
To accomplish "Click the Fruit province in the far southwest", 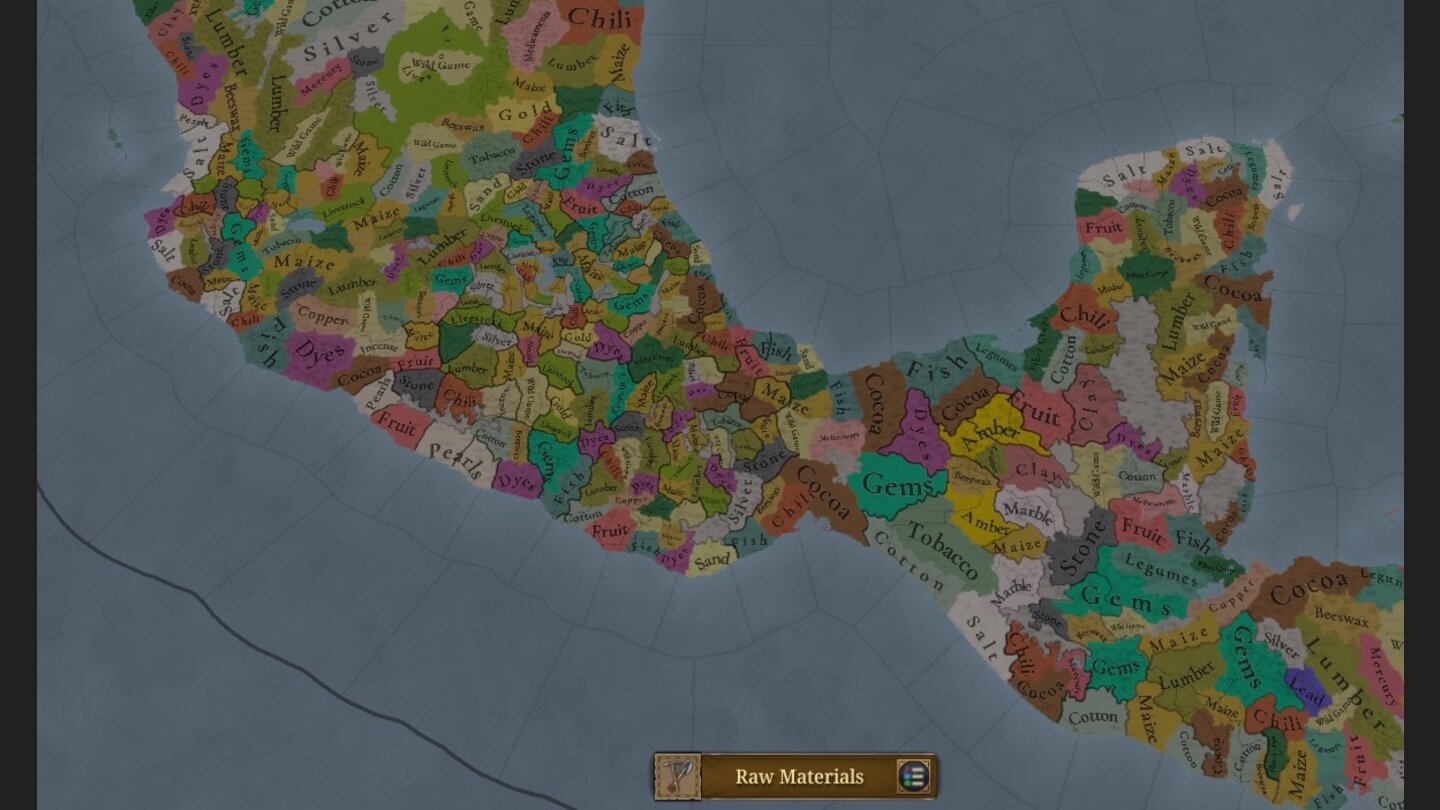I will 399,424.
